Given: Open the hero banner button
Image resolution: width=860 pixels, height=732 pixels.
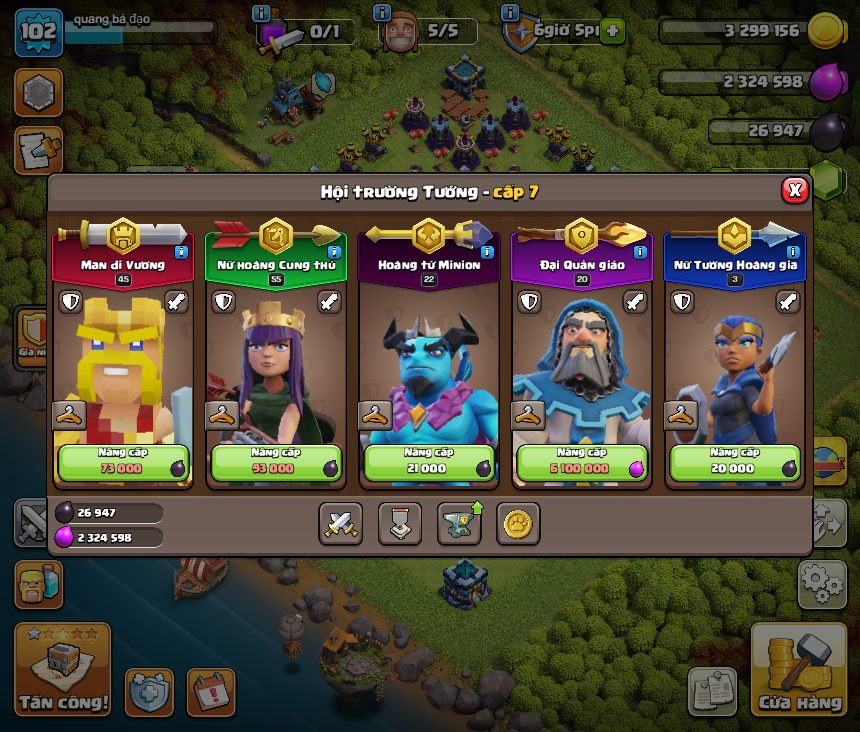Looking at the screenshot, I should coord(399,523).
